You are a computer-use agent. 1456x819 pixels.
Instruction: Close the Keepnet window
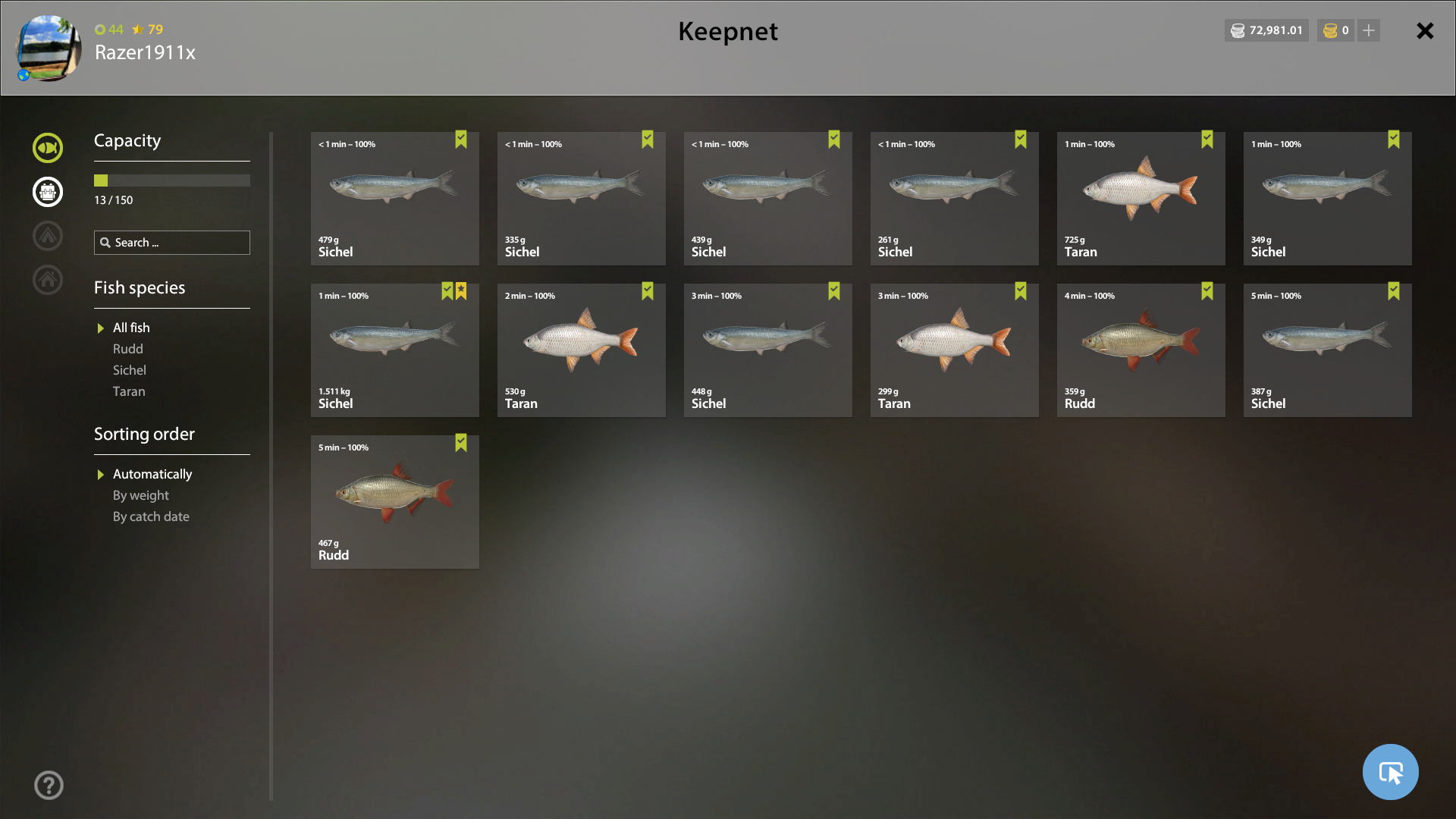(1425, 31)
